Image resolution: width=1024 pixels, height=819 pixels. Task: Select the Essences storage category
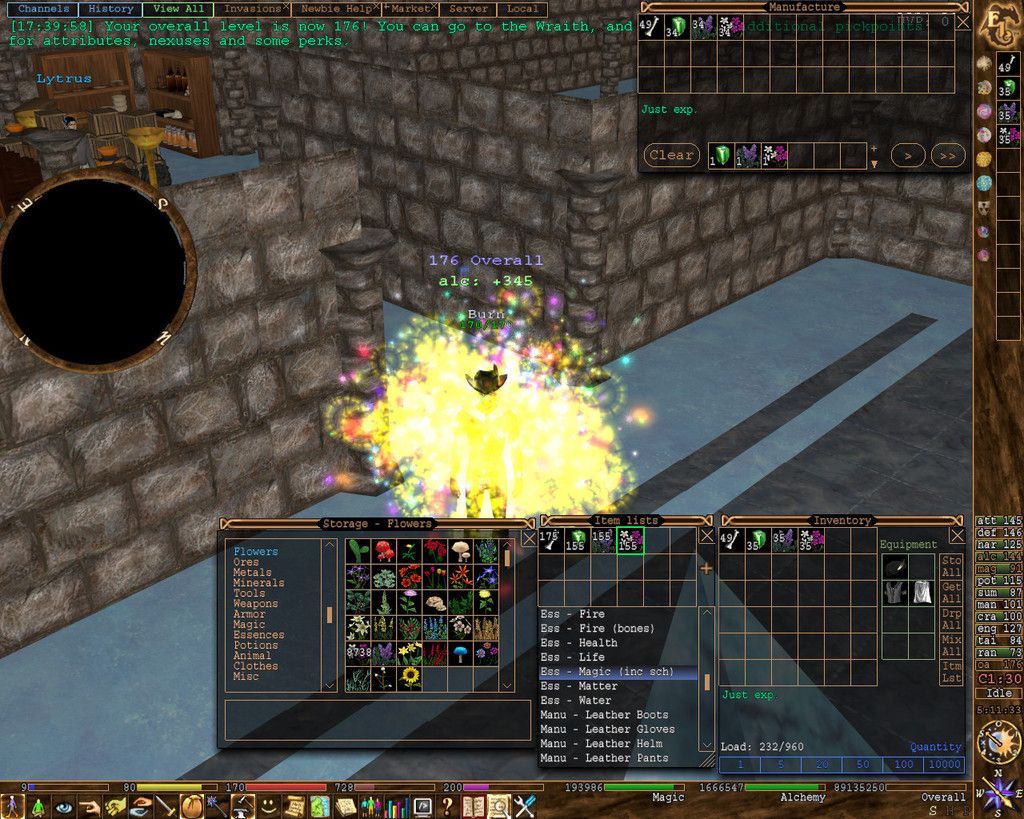tap(258, 635)
